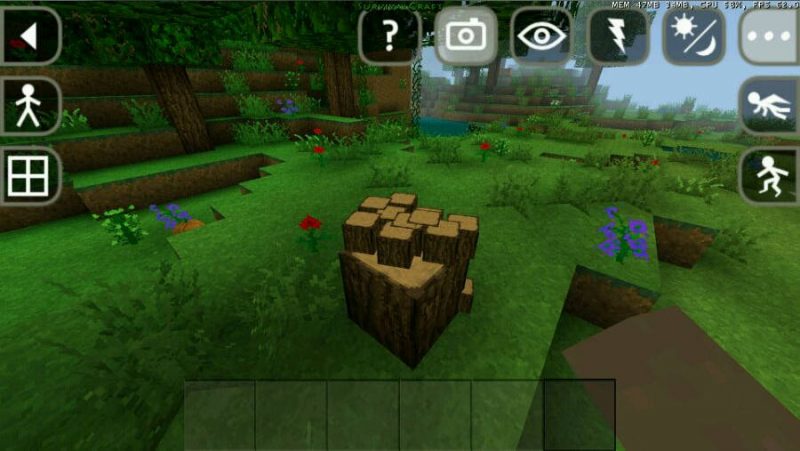
Task: Tap the back arrow button
Action: point(28,37)
